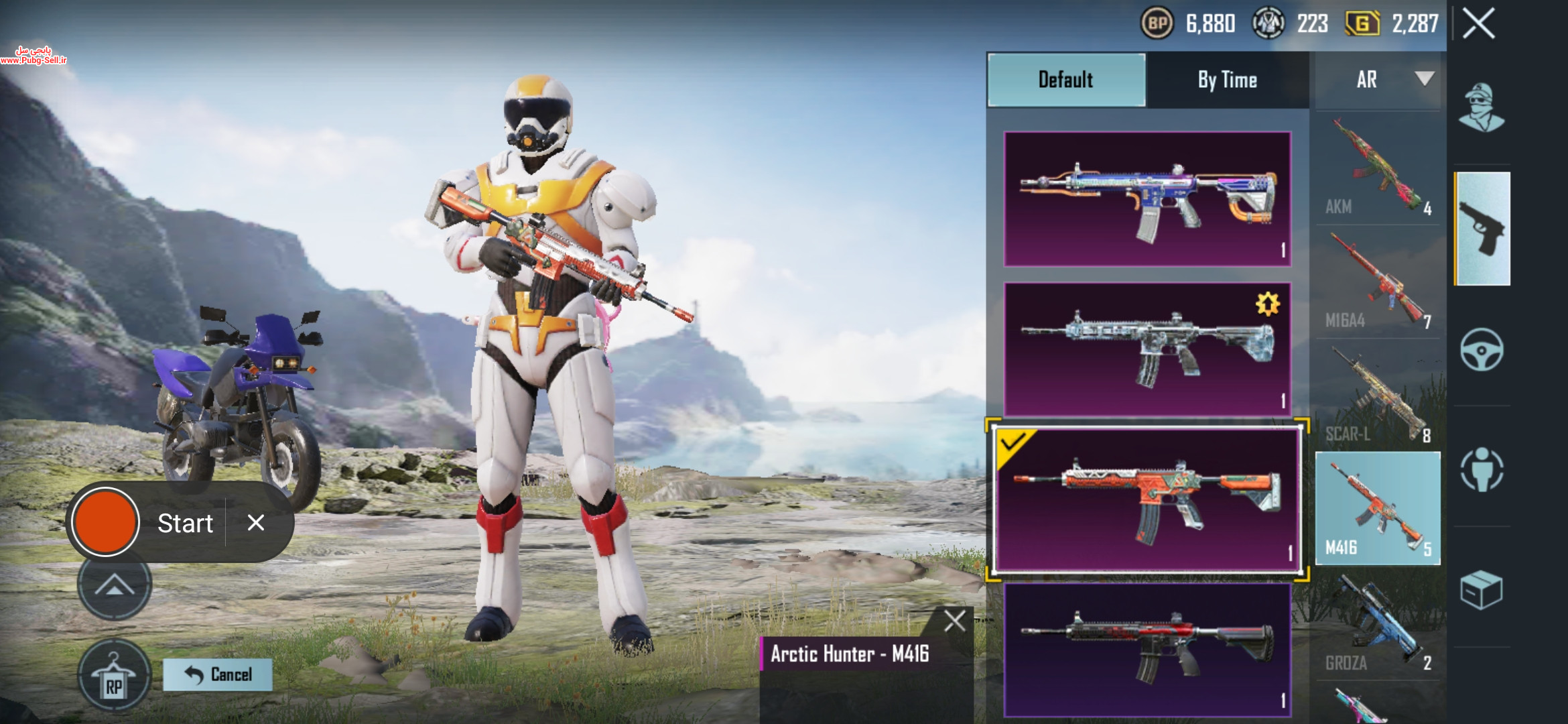The width and height of the screenshot is (1568, 724).
Task: Open the vehicle steering wheel category
Action: (1482, 349)
